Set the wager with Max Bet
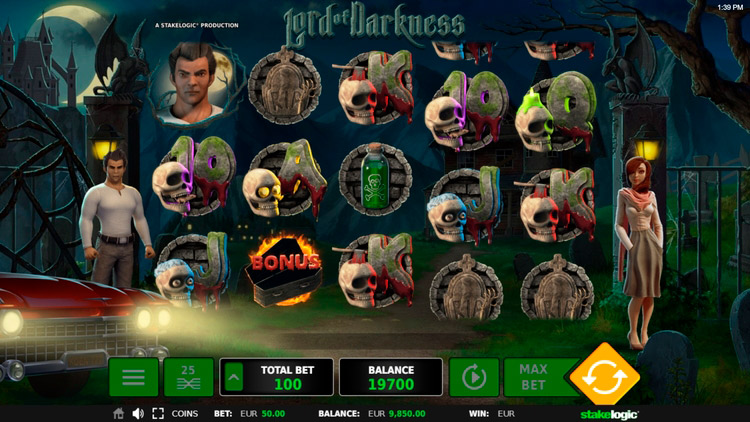The width and height of the screenshot is (750, 422). pyautogui.click(x=533, y=377)
